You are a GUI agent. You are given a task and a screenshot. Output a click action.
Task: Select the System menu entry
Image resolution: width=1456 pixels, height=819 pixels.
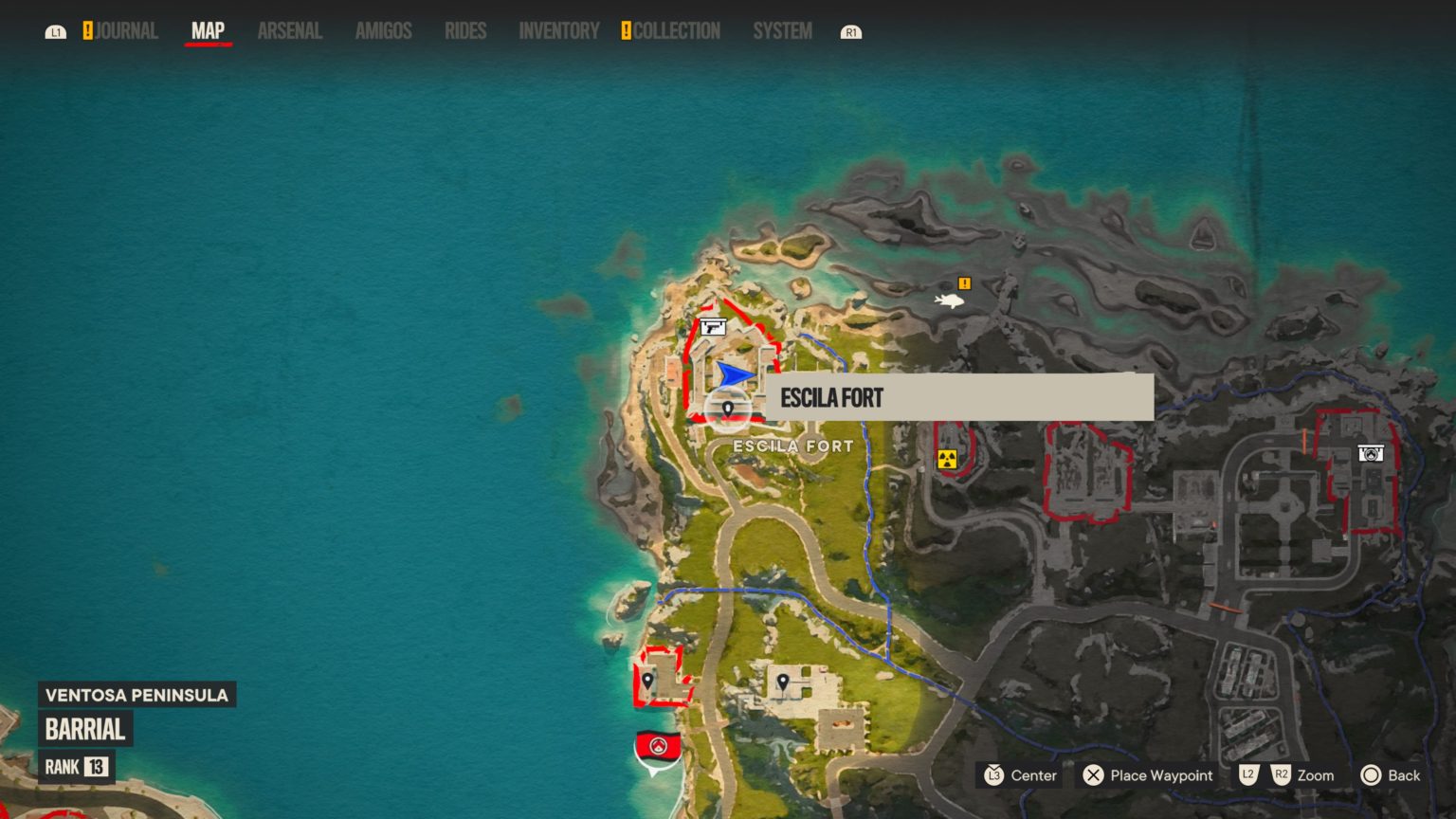[782, 30]
